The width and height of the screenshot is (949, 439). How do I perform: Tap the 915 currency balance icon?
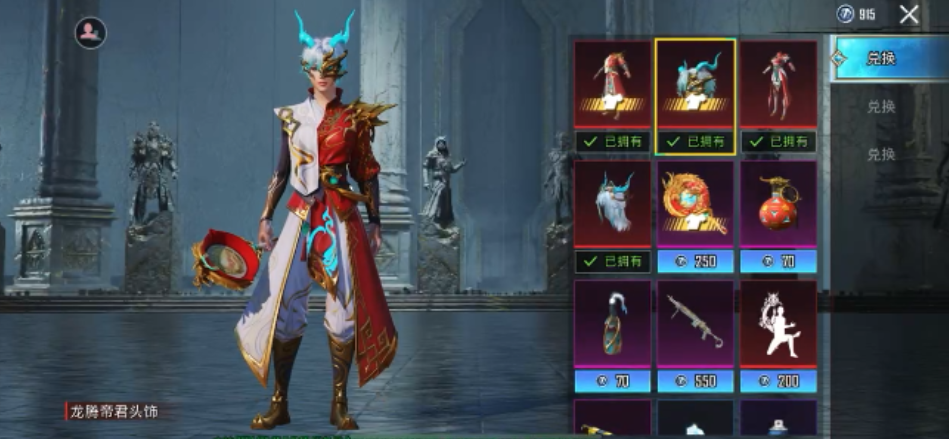846,14
